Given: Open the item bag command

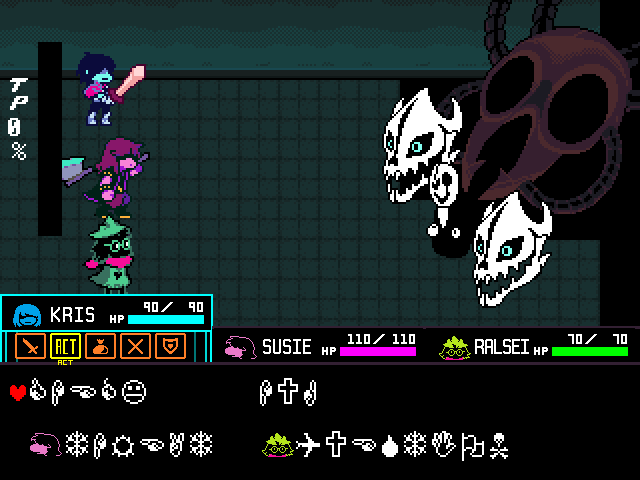Looking at the screenshot, I should [x=101, y=346].
